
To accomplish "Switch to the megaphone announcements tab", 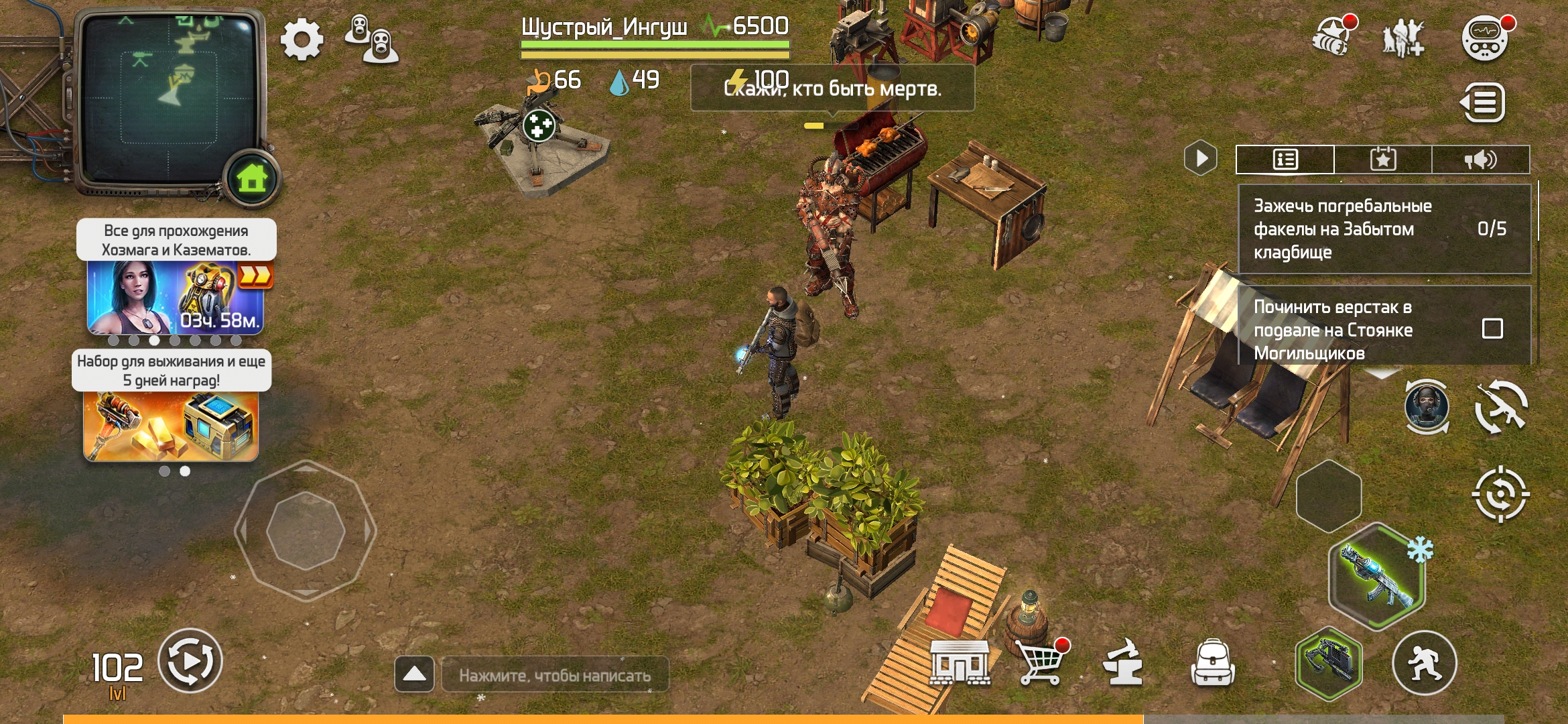I will [x=1481, y=160].
